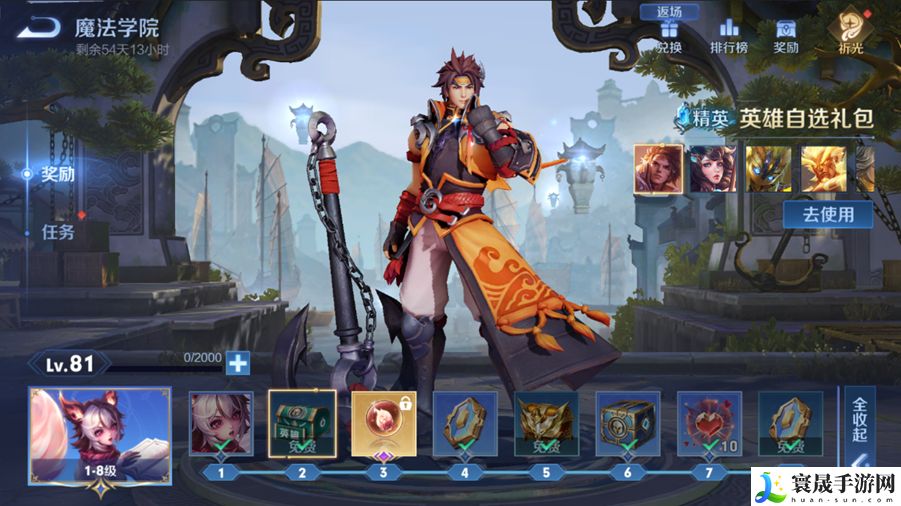The height and width of the screenshot is (506, 901).
Task: Click the plus button beside 0/2000
Action: [x=237, y=363]
